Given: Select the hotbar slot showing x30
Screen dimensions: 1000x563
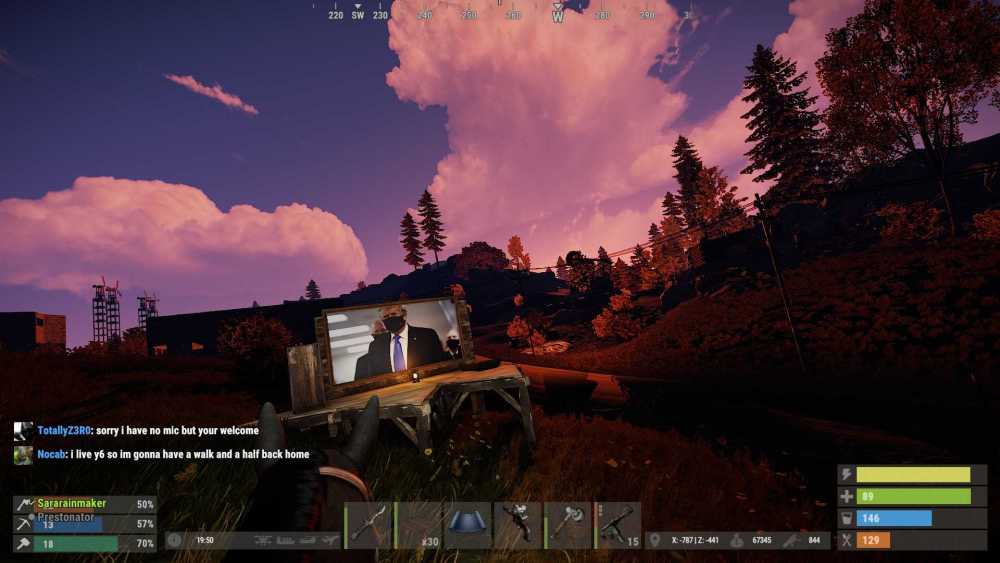Looking at the screenshot, I should point(419,525).
